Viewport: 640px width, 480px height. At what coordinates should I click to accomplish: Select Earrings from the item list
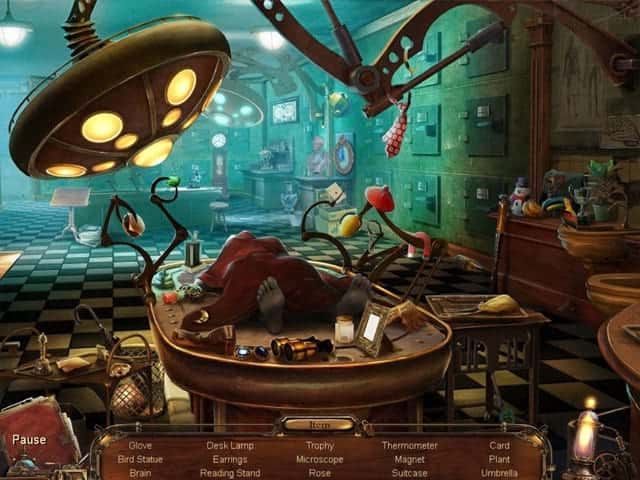pyautogui.click(x=230, y=459)
